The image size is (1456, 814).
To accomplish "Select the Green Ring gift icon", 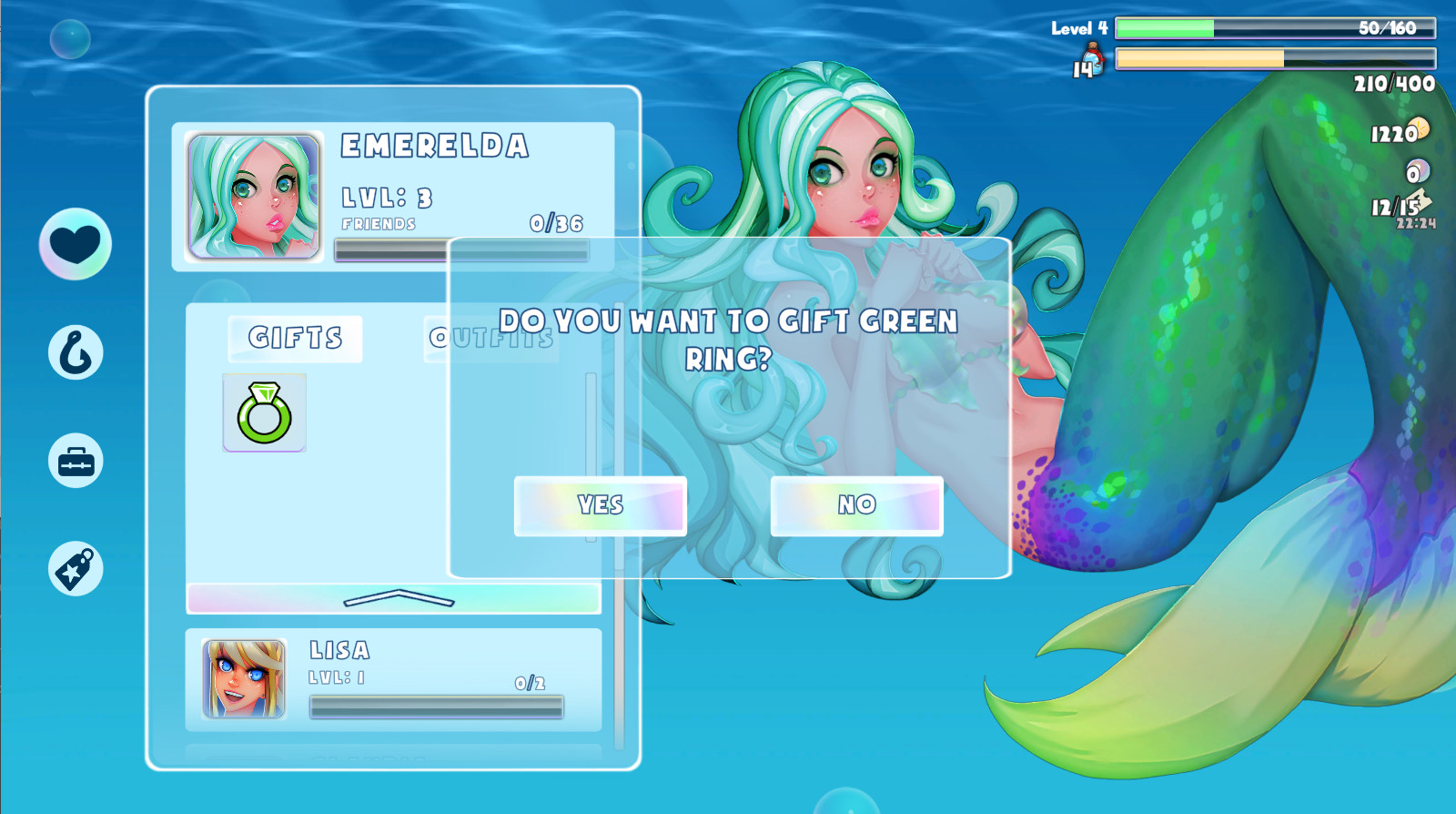I will pos(264,412).
